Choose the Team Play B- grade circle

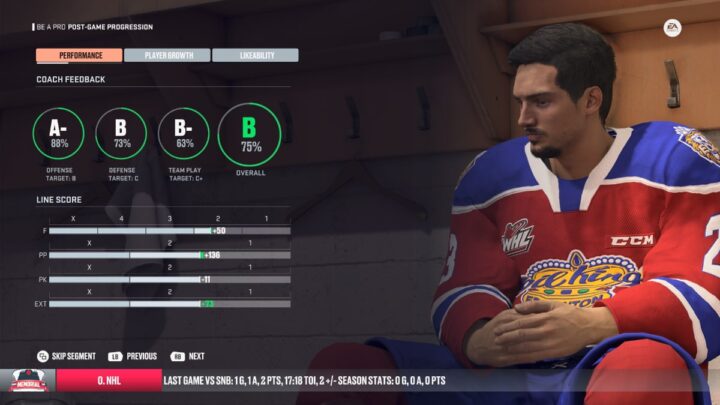click(x=184, y=133)
